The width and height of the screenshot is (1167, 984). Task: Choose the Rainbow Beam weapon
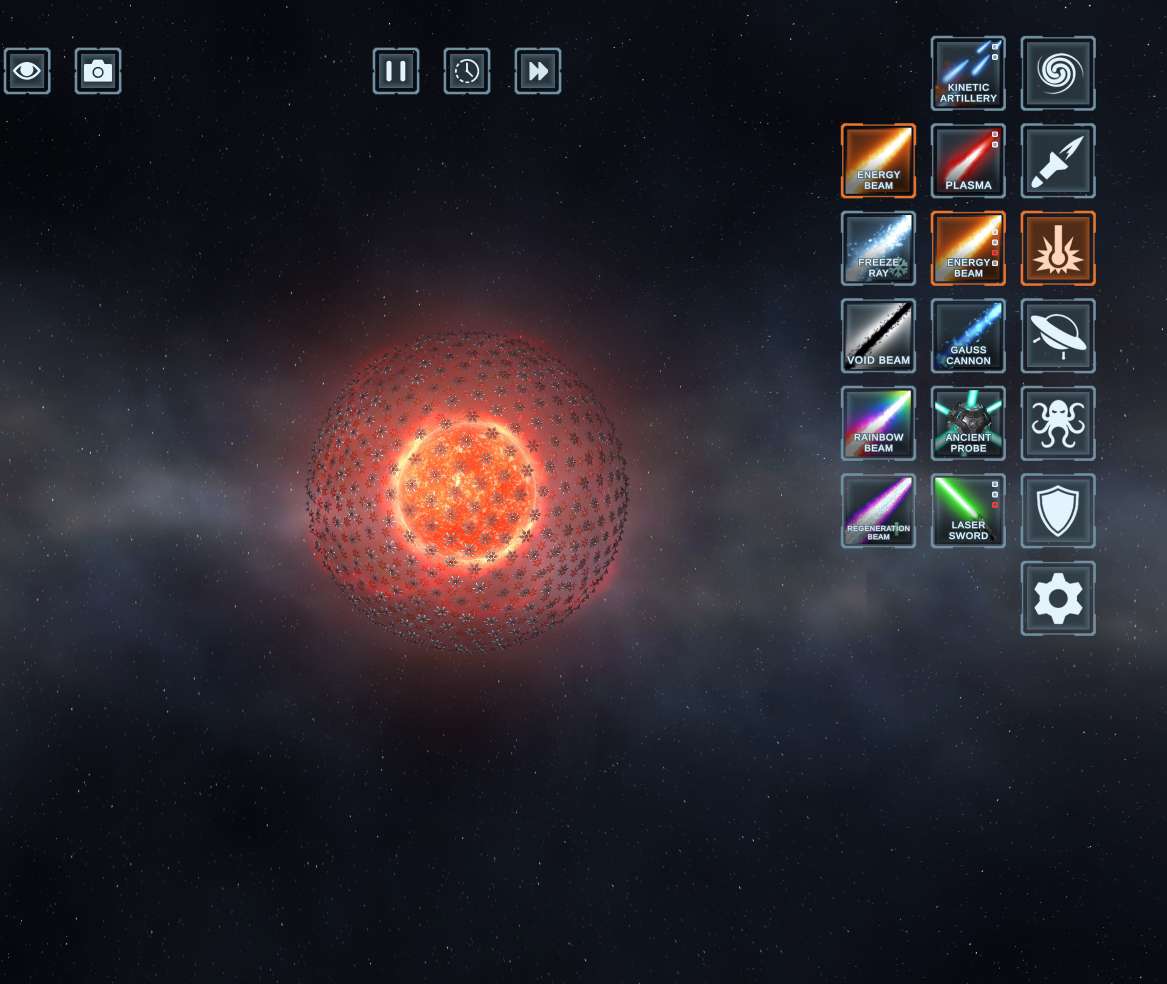(x=878, y=423)
